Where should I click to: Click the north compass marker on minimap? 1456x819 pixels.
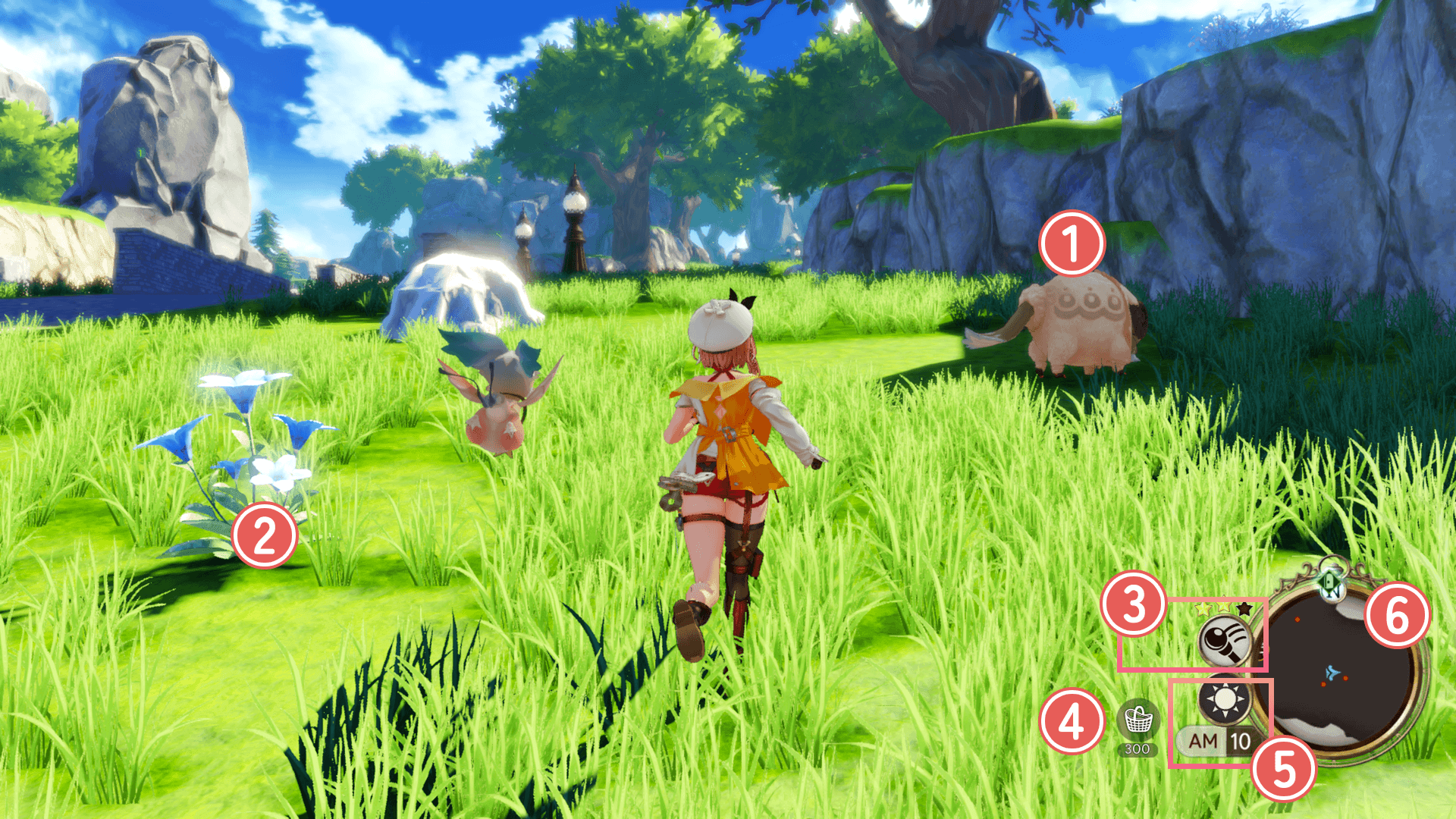[x=1332, y=582]
